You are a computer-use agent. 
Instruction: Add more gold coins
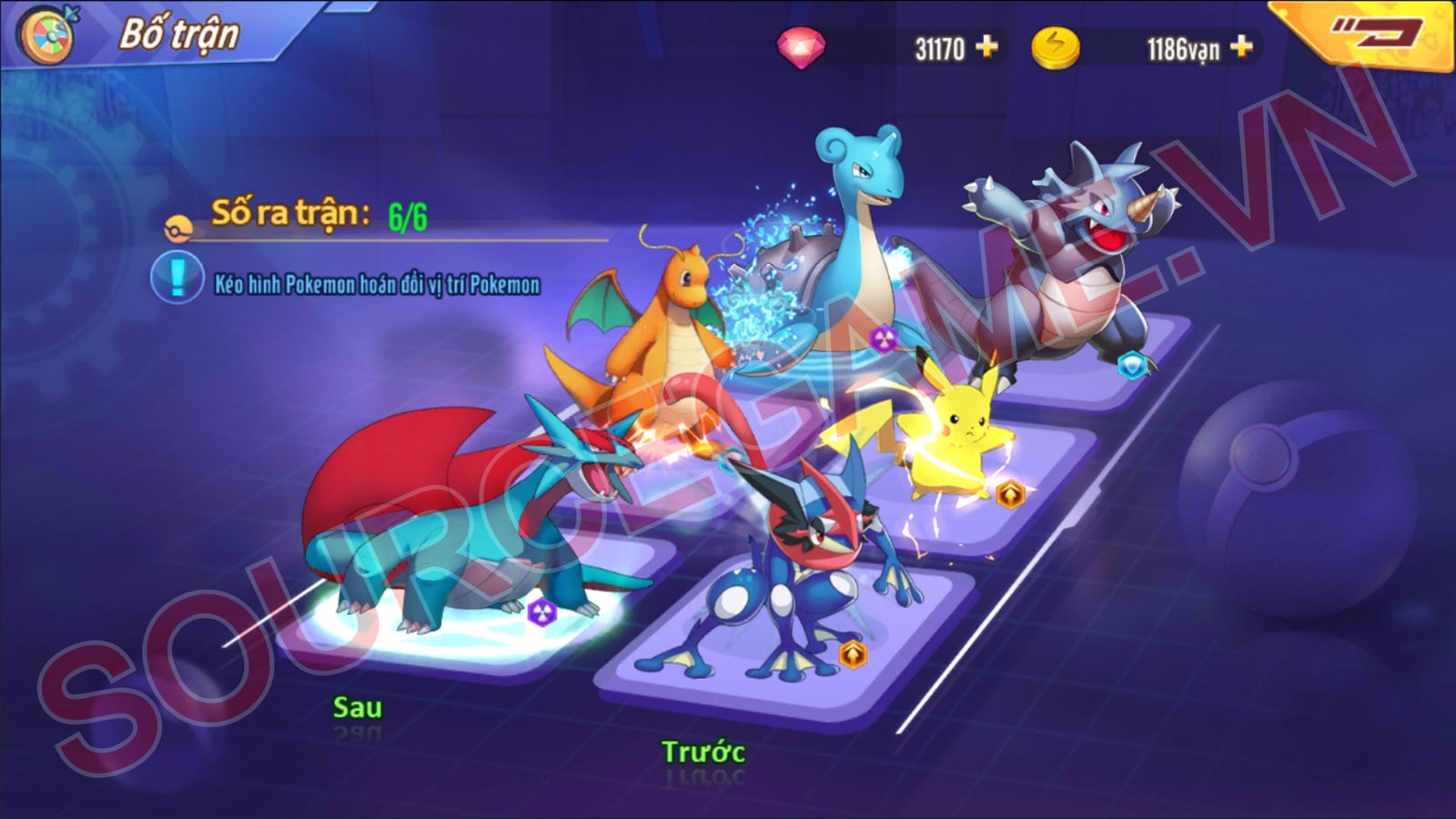point(1241,46)
